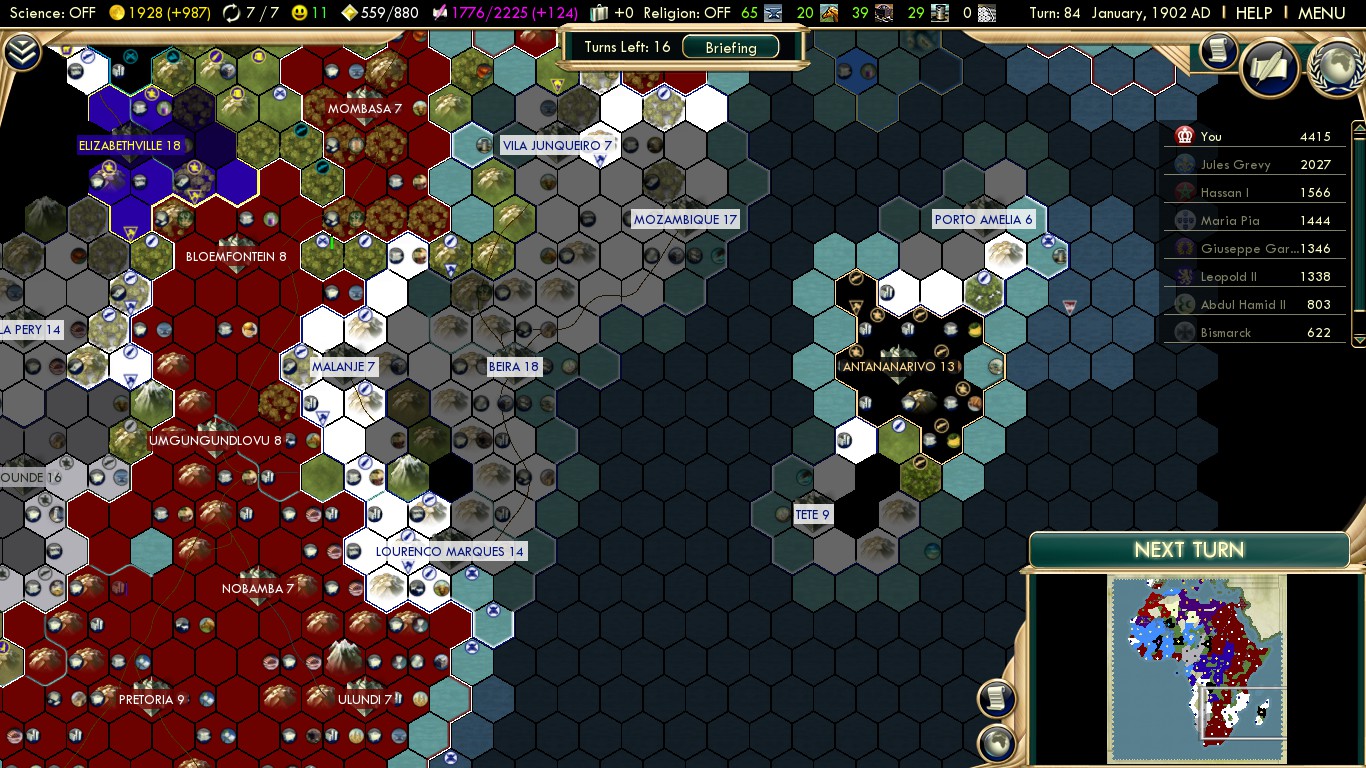Open the MENU
This screenshot has height=768, width=1366.
[1321, 13]
